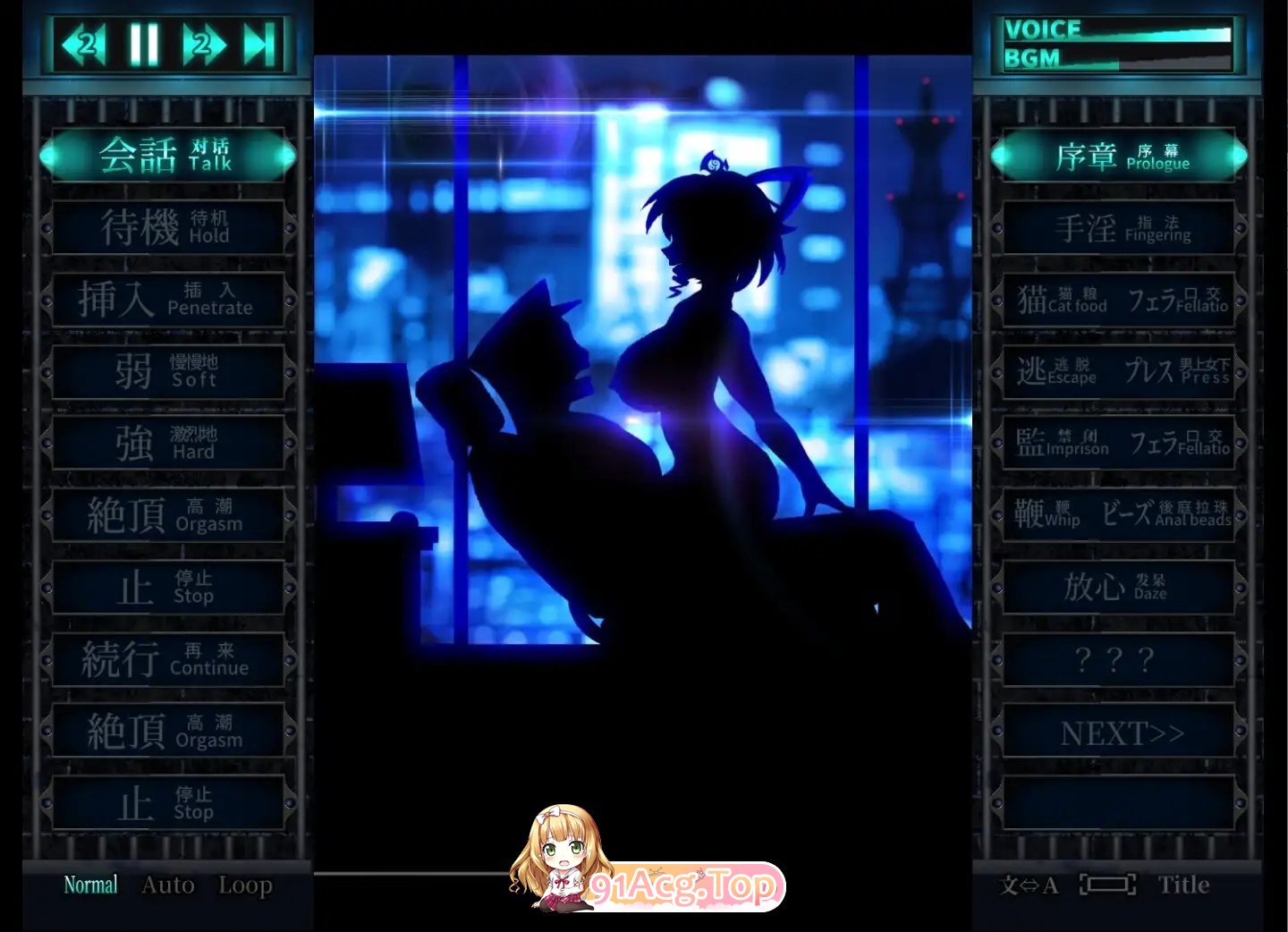The width and height of the screenshot is (1288, 932).
Task: Trigger the Orgasm scene action
Action: point(167,514)
